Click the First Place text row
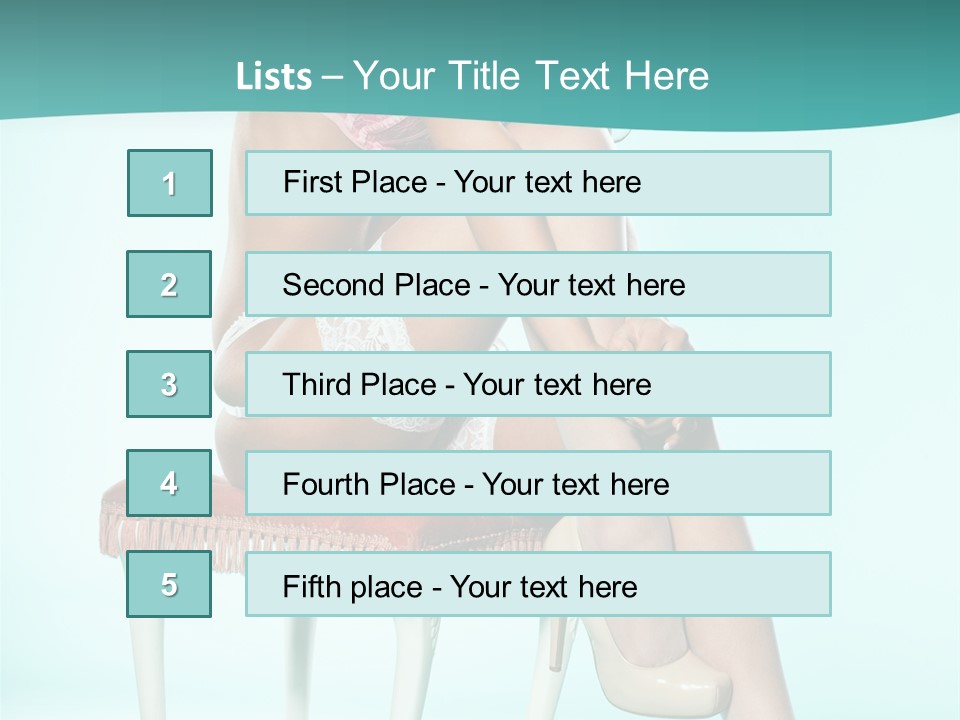The image size is (960, 720). (x=538, y=183)
